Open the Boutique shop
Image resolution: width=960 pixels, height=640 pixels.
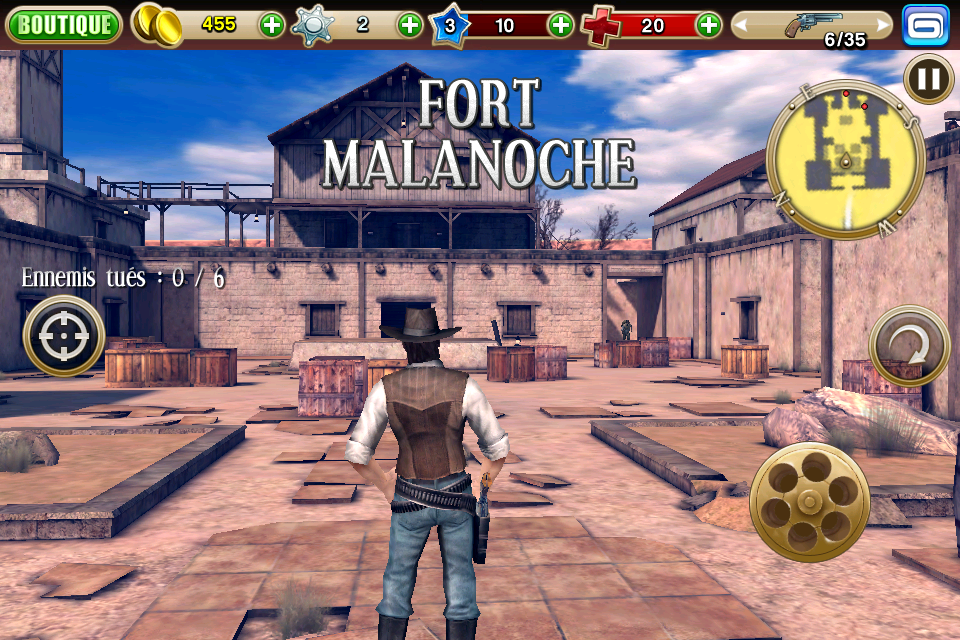[x=63, y=25]
